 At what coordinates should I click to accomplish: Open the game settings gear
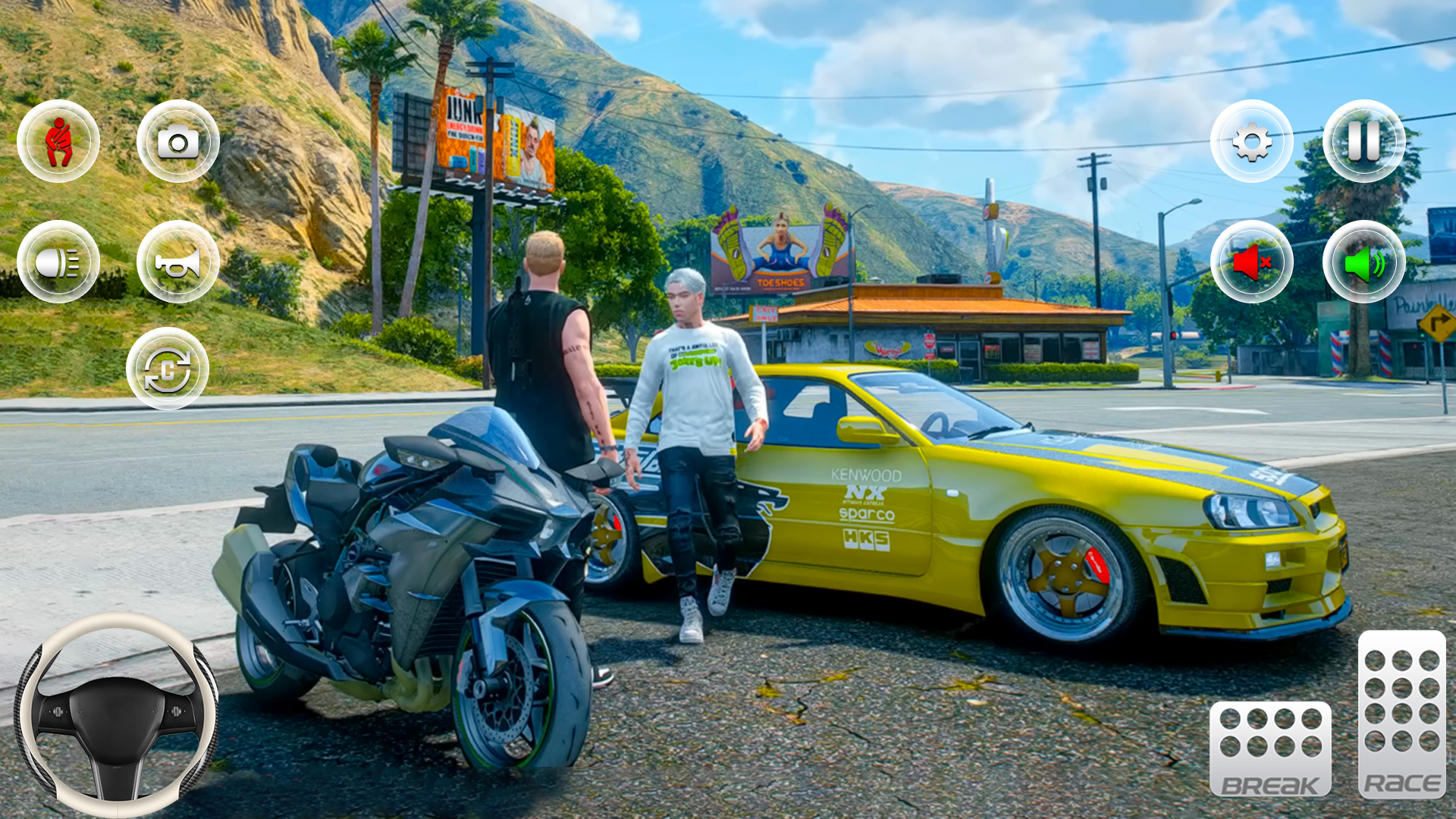(x=1251, y=140)
